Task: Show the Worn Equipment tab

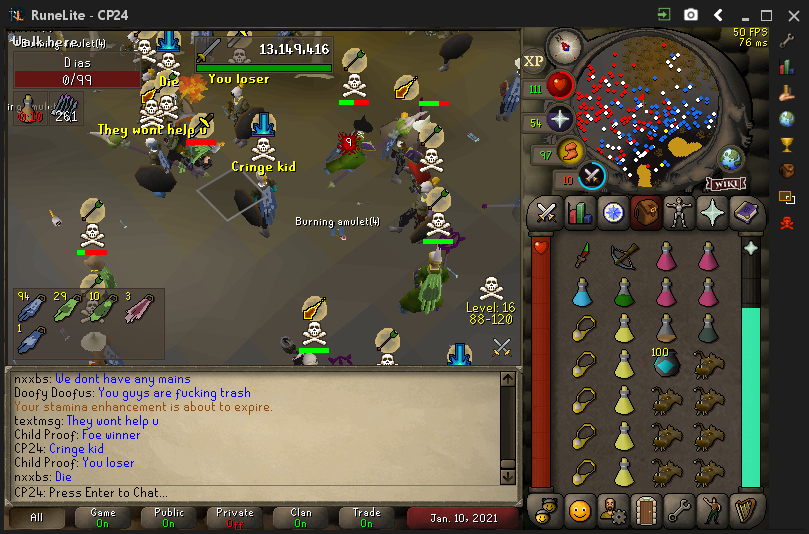Action: pos(679,212)
